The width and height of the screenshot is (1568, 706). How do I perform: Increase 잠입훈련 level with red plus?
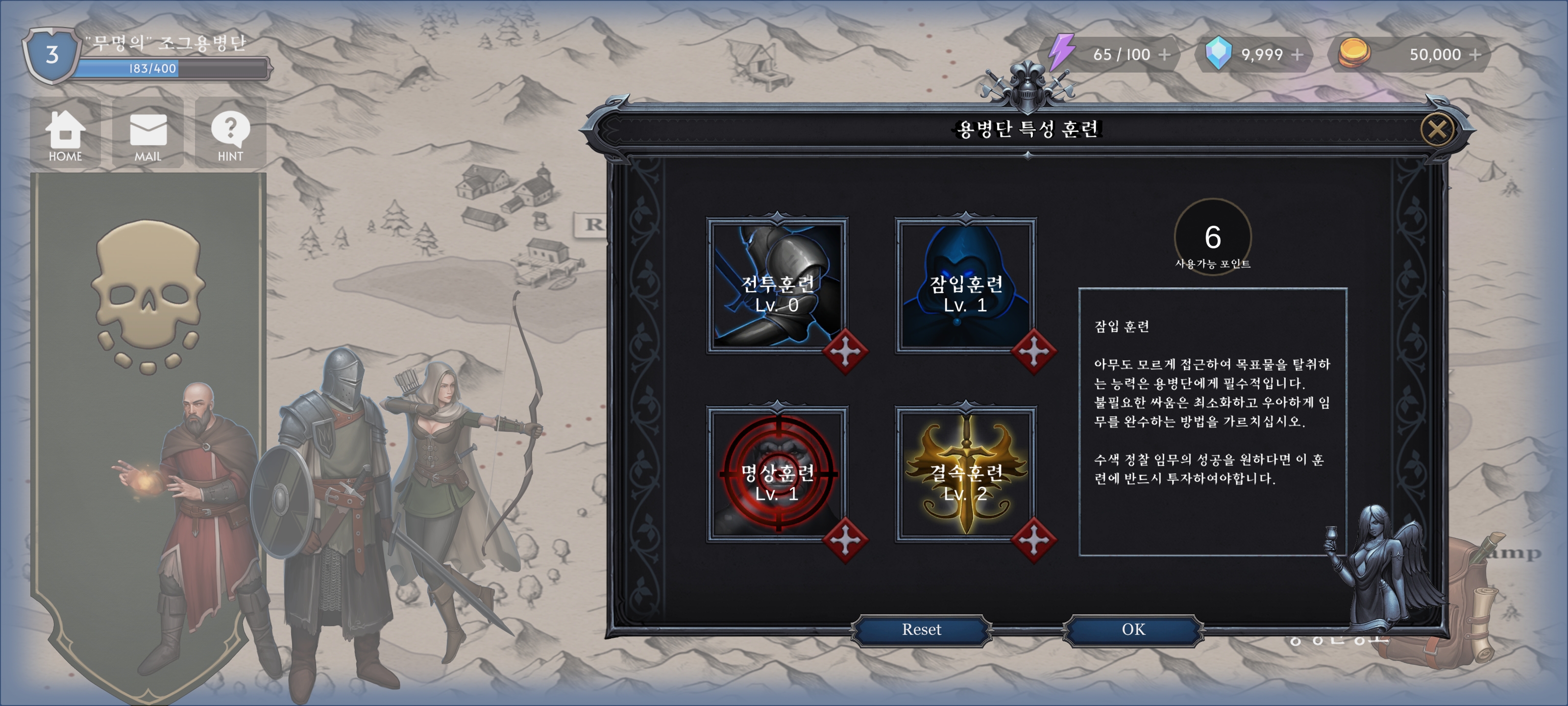point(1033,352)
